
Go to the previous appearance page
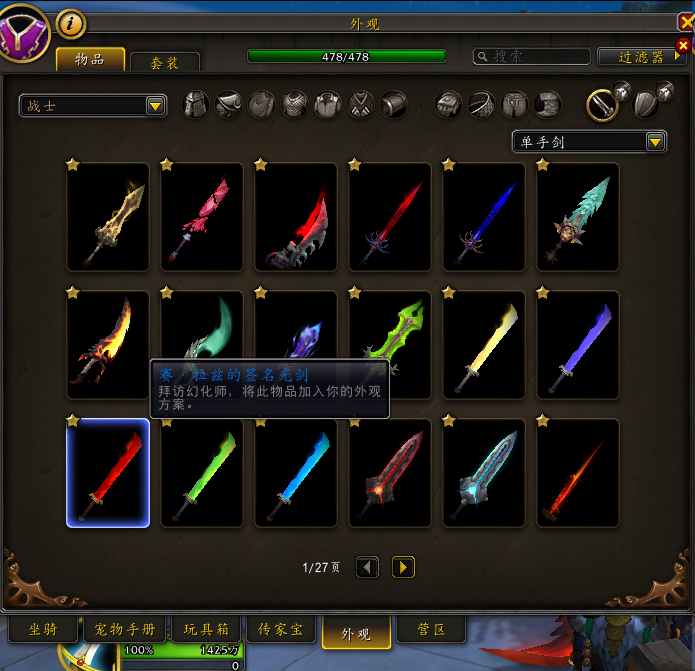point(368,567)
